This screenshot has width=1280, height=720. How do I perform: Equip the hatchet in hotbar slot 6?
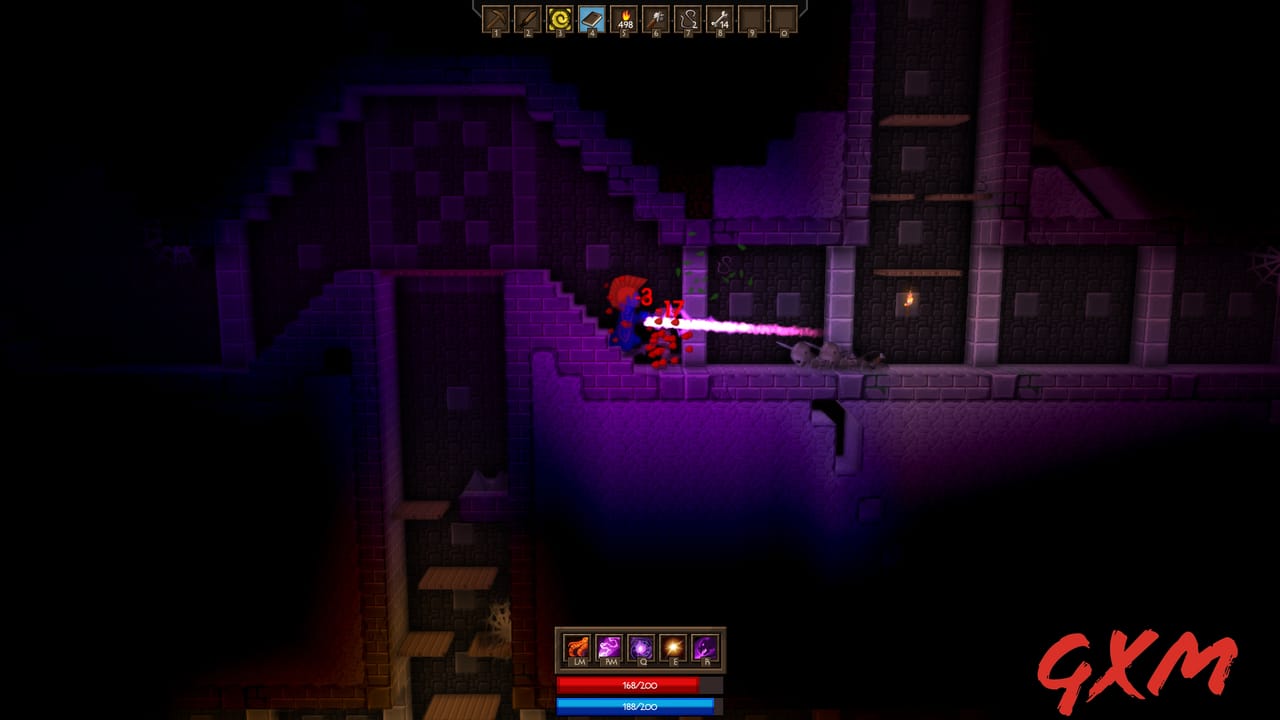[x=655, y=19]
